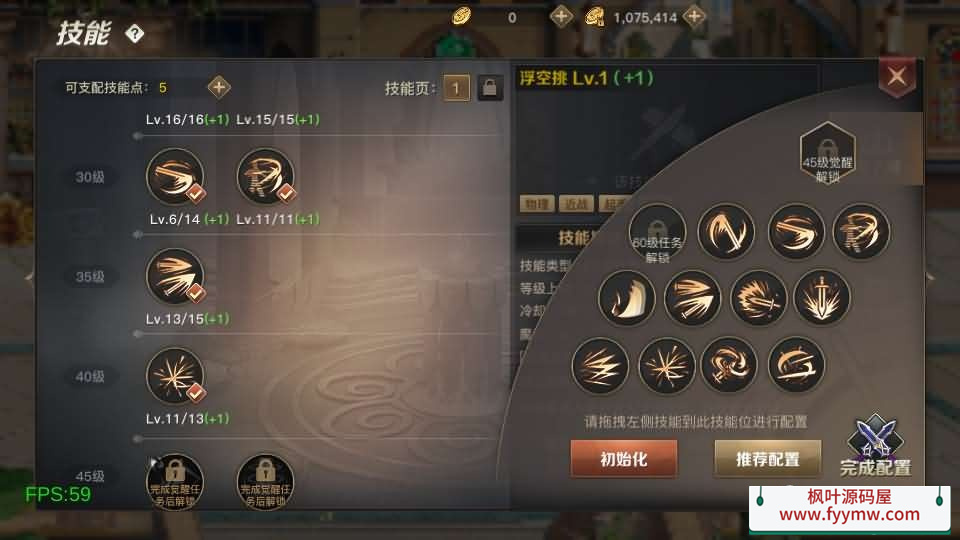Tap the 45级觉醒解锁 locked hexagon slot

pyautogui.click(x=827, y=153)
